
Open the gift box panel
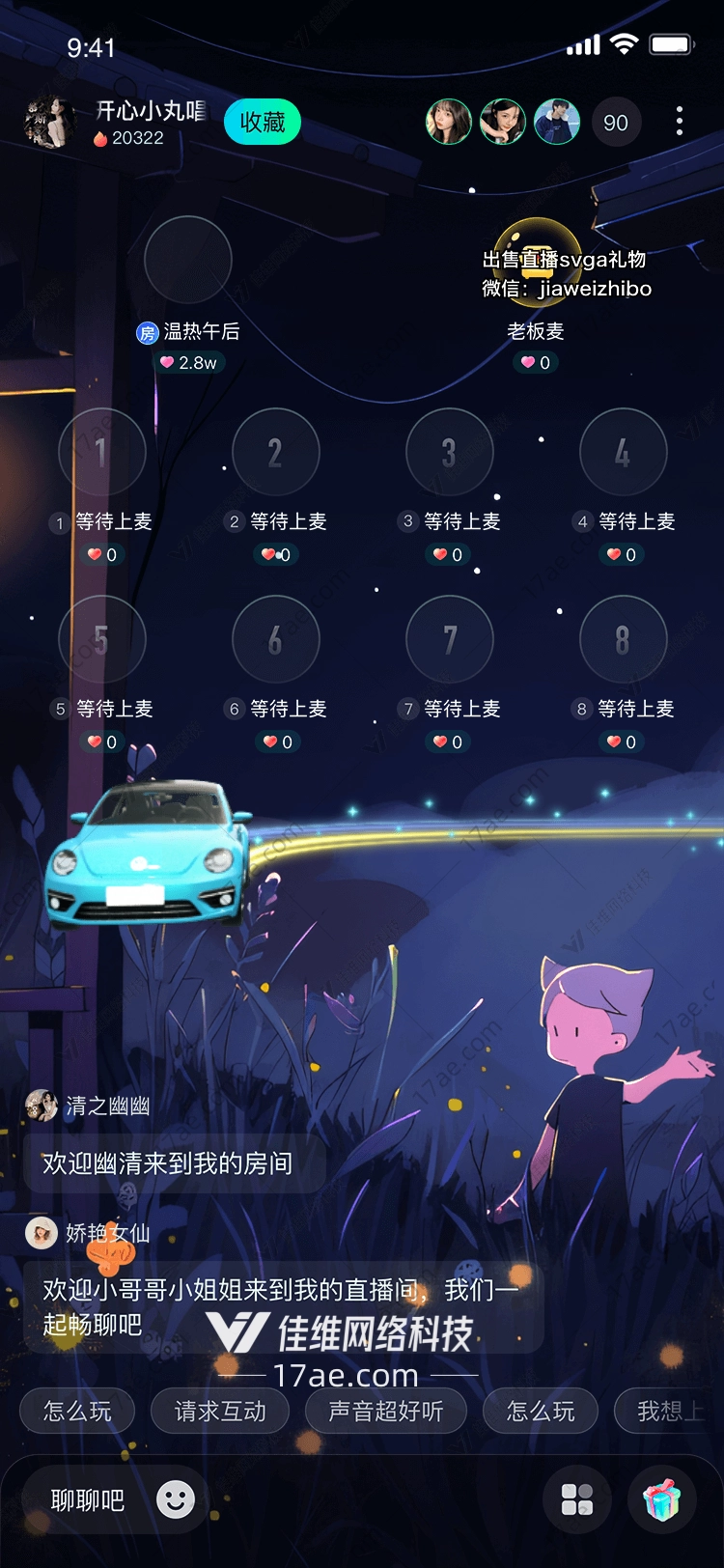[x=662, y=1500]
